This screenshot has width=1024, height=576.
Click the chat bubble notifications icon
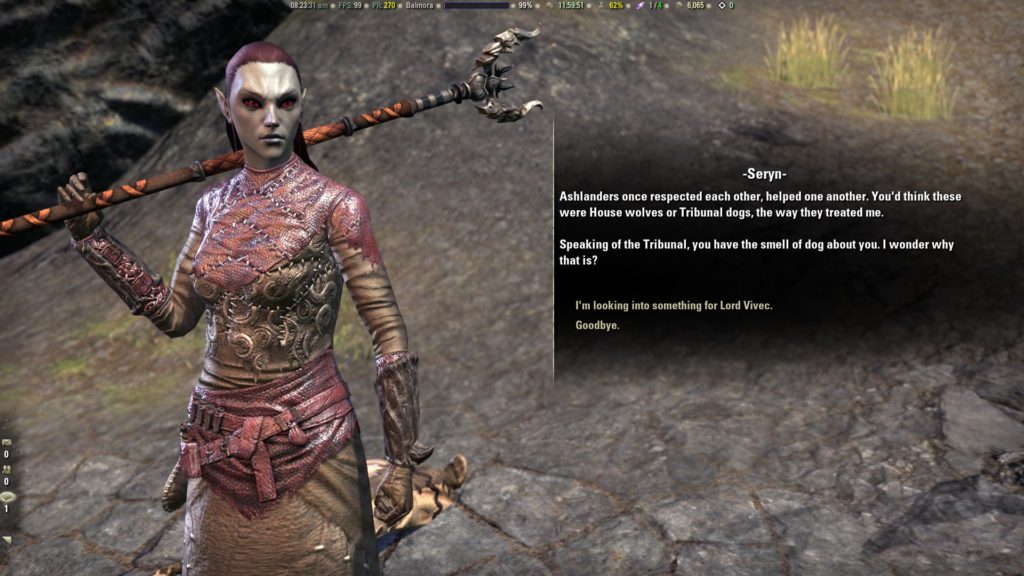[7, 496]
